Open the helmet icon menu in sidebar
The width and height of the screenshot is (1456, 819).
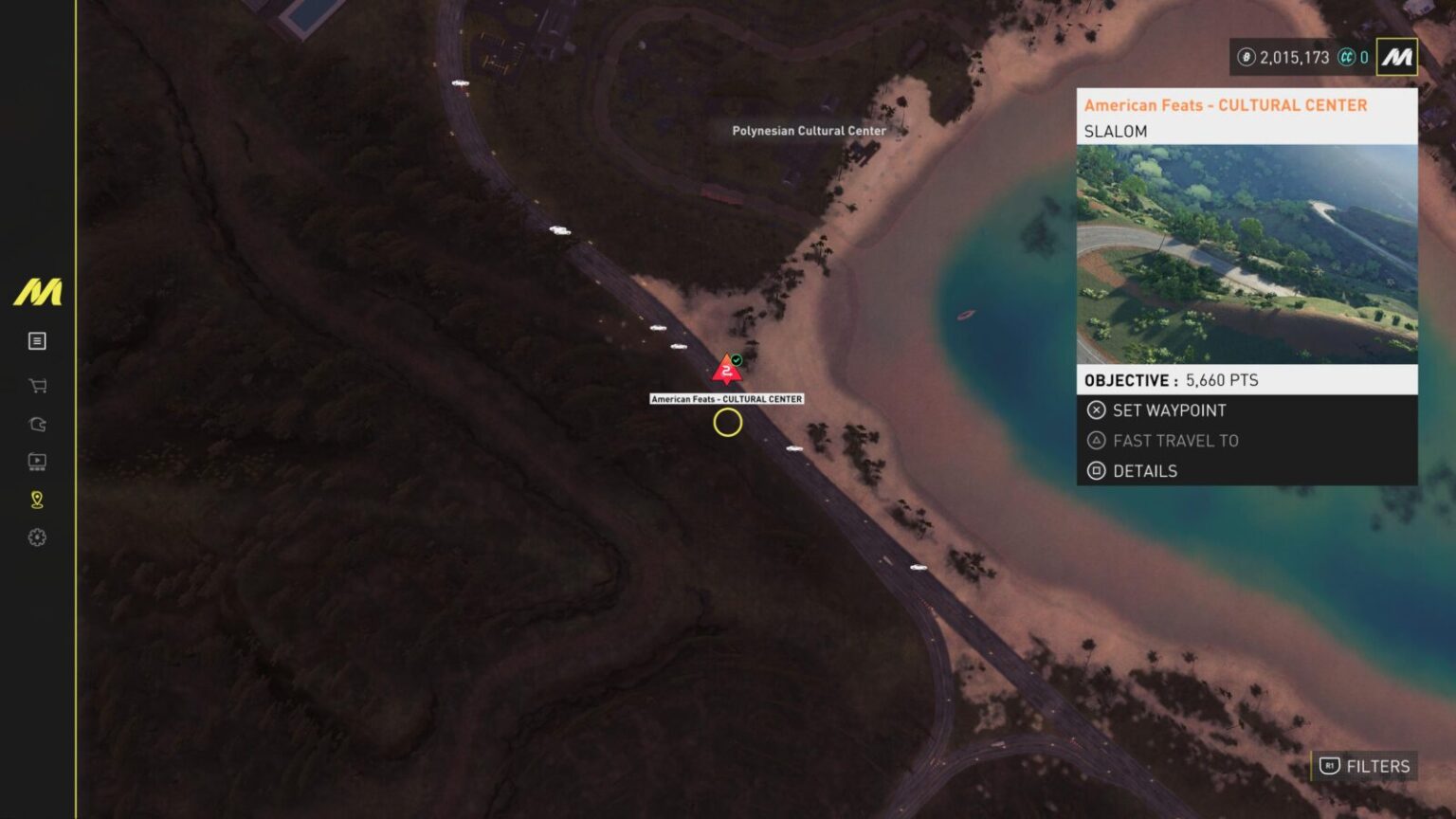[38, 424]
